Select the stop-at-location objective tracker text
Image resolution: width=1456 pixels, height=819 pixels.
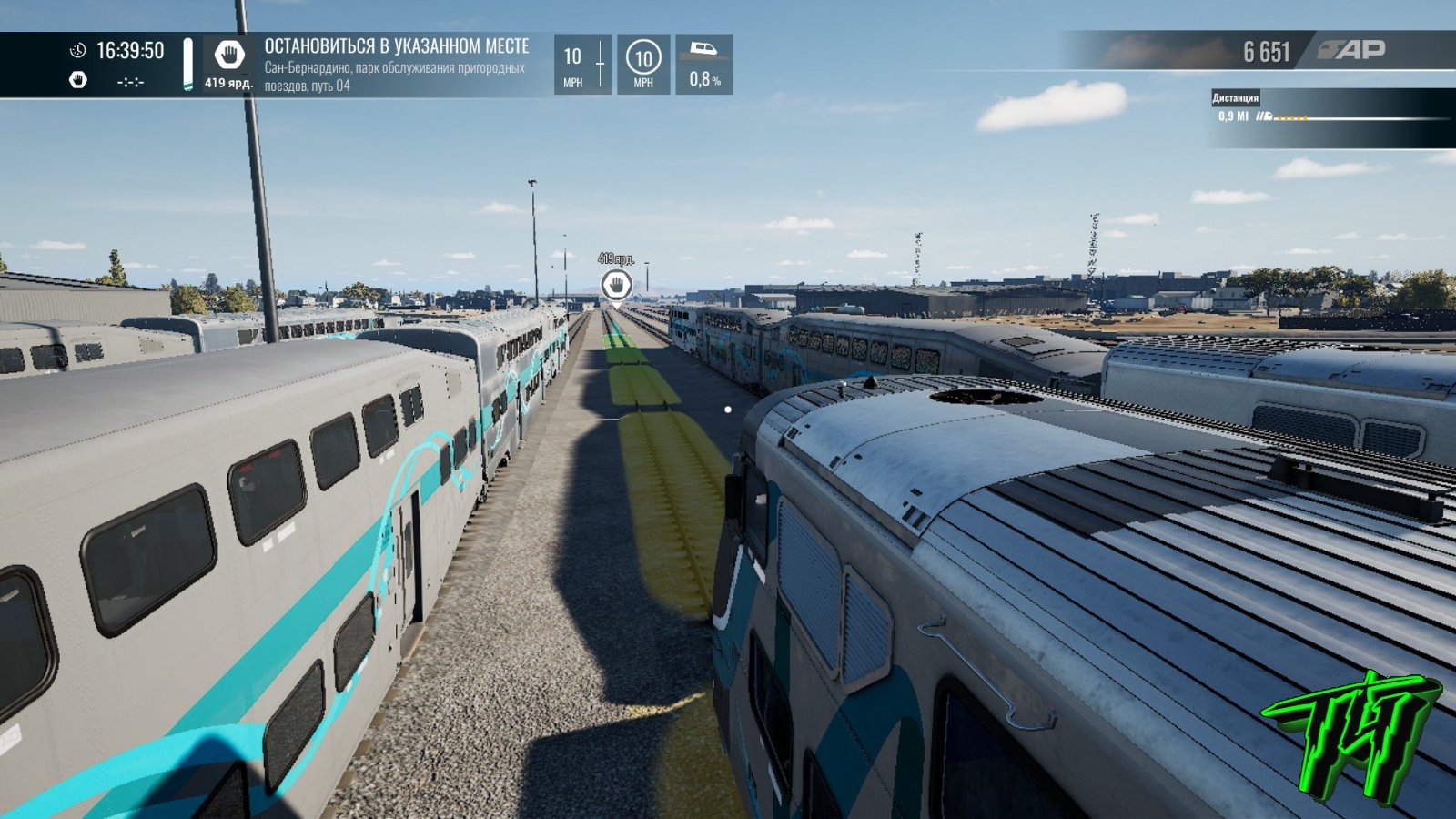tap(396, 46)
